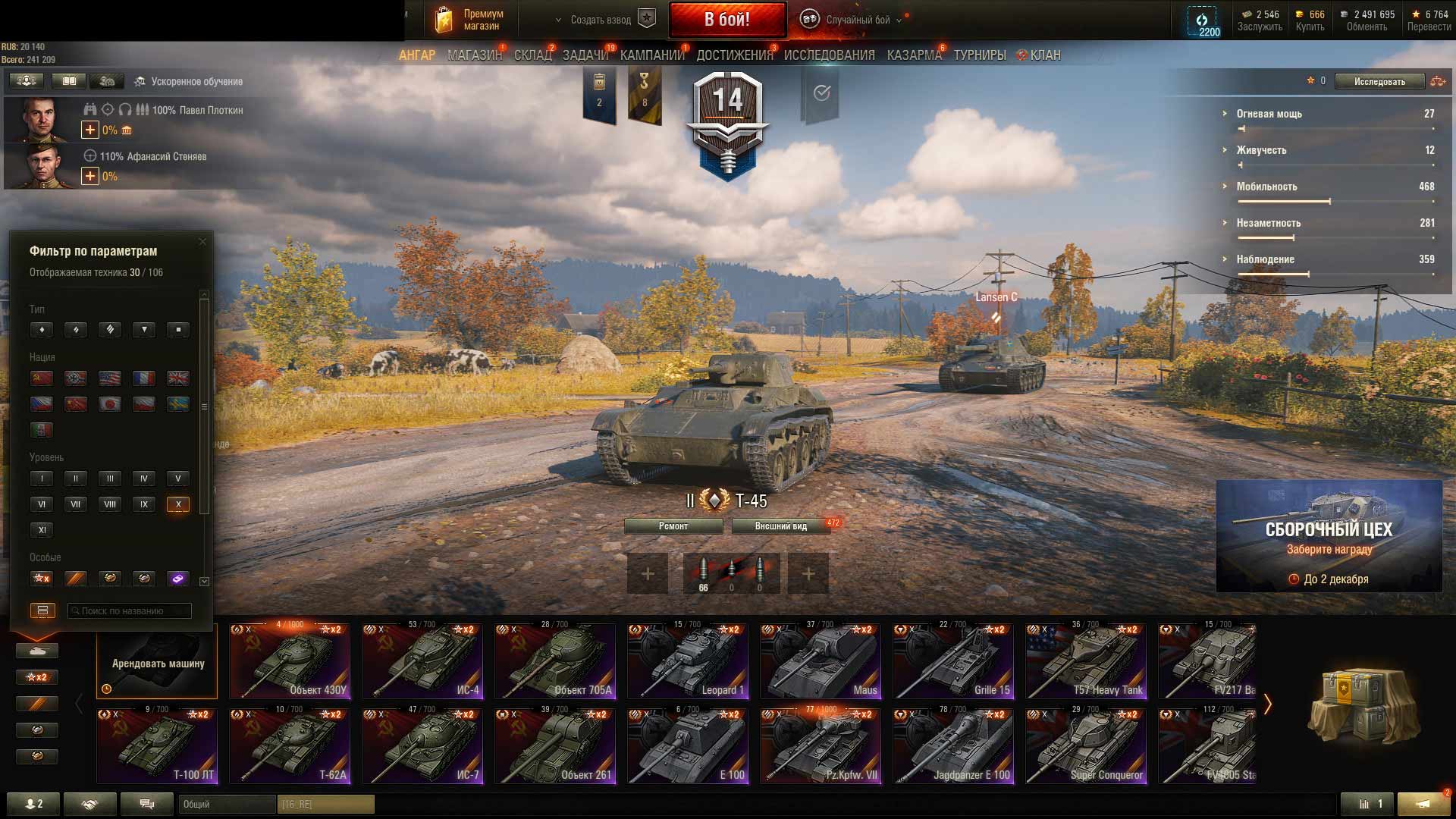Select the ИС-7 tank card
This screenshot has height=819, width=1456.
tap(422, 746)
